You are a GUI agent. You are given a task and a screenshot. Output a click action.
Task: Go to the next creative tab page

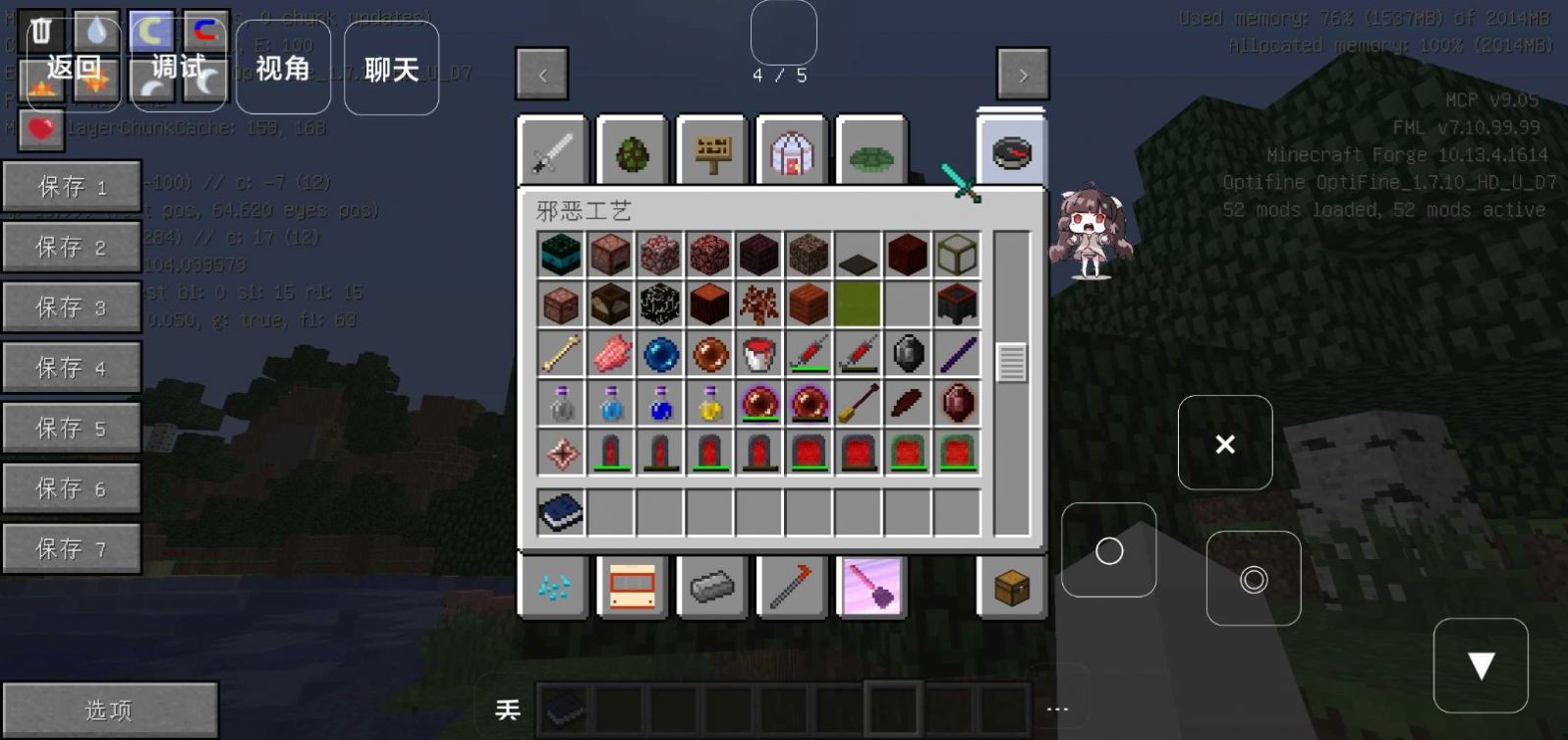pyautogui.click(x=1023, y=75)
